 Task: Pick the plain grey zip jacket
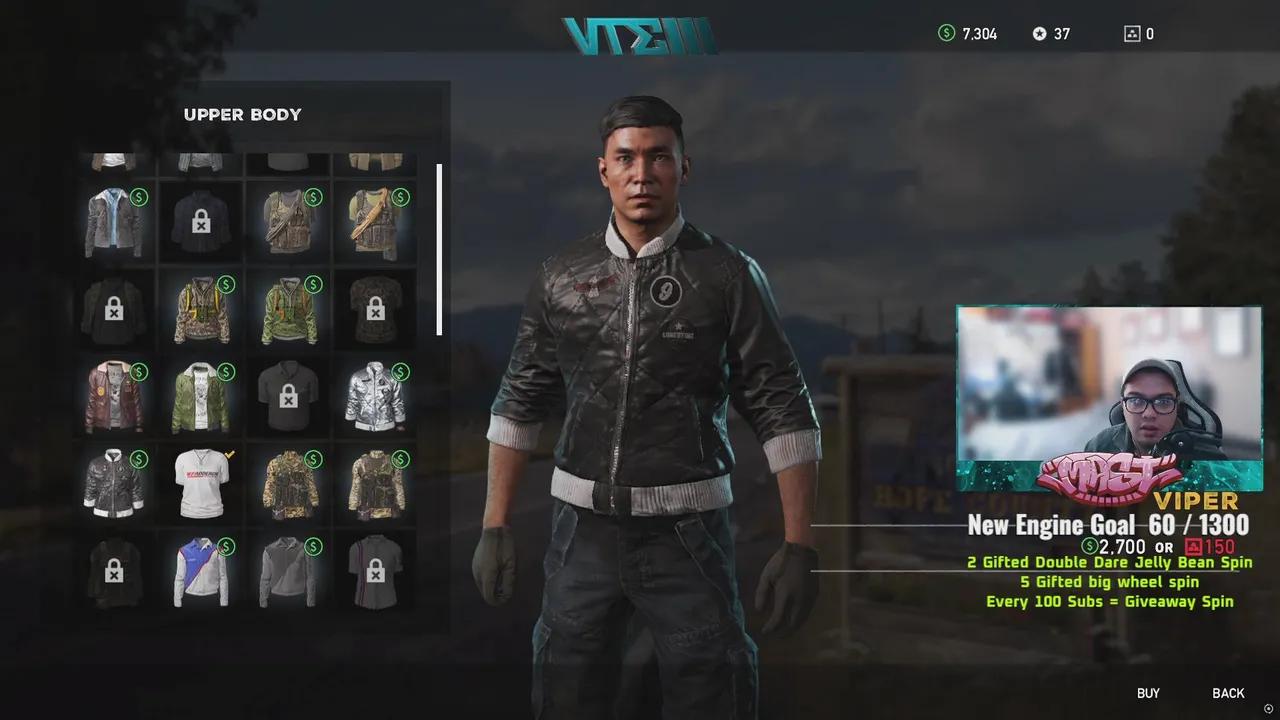288,572
